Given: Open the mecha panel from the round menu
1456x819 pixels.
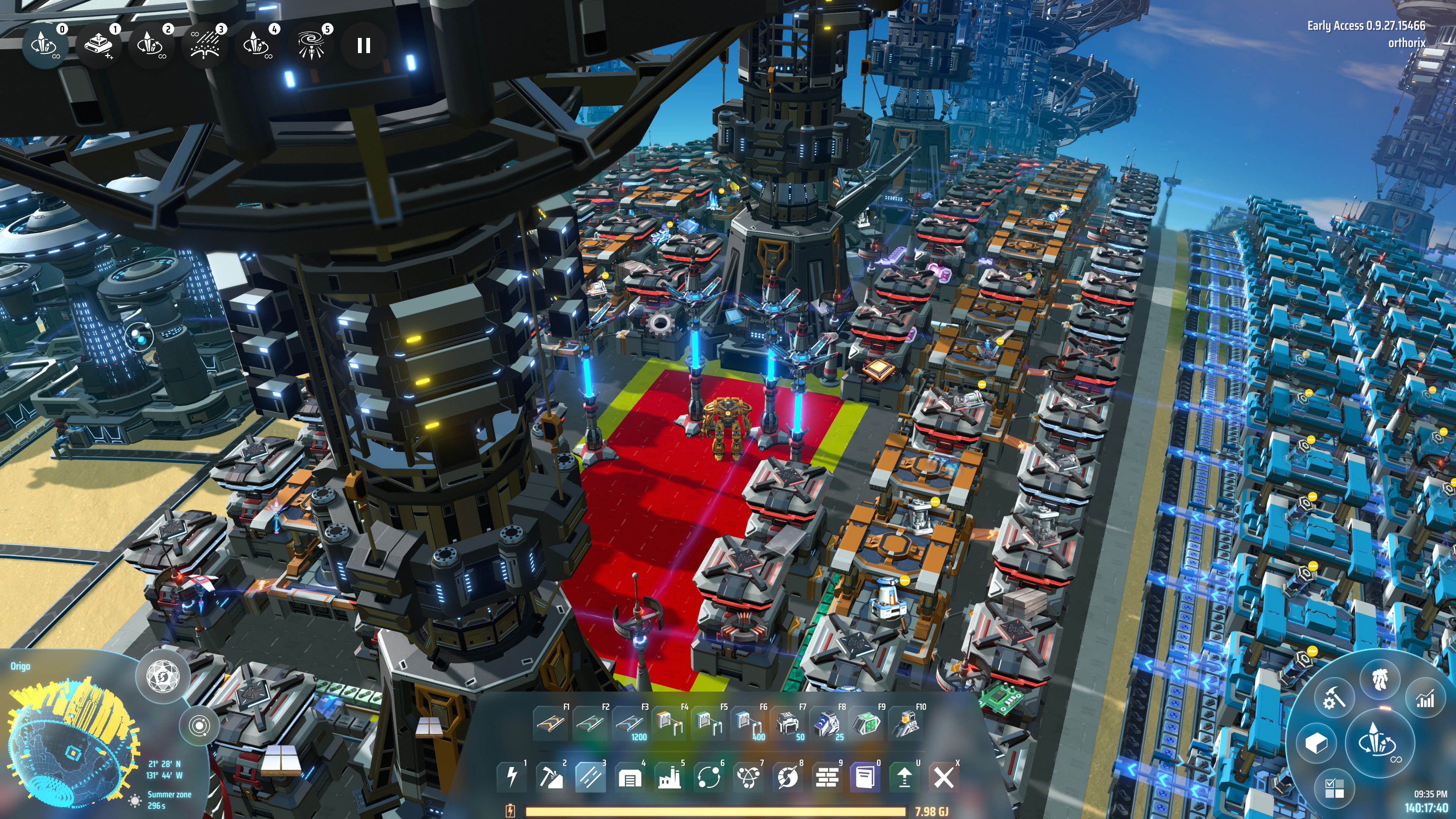Looking at the screenshot, I should [x=1380, y=678].
